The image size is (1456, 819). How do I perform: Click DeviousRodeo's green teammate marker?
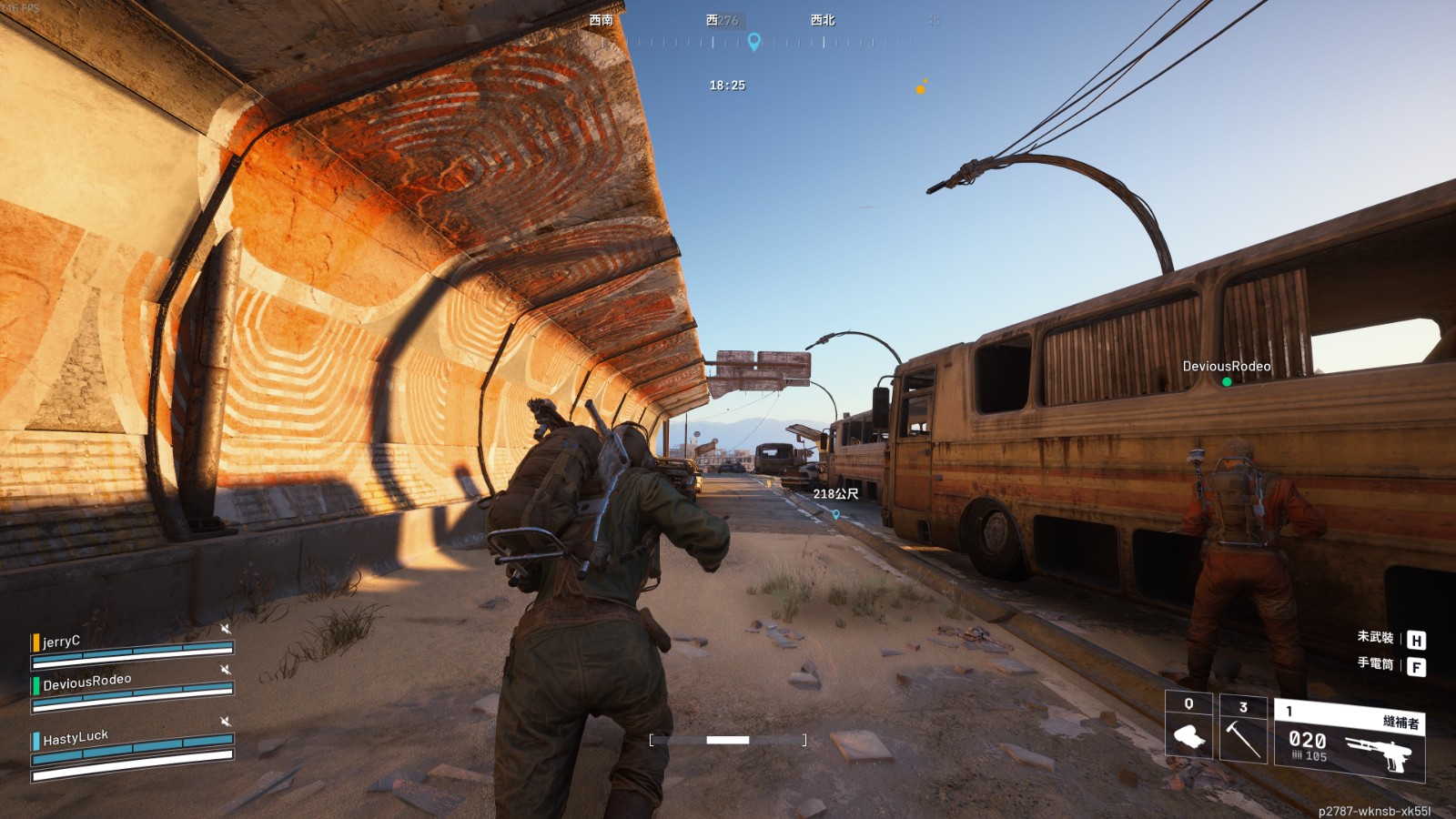tap(1227, 382)
